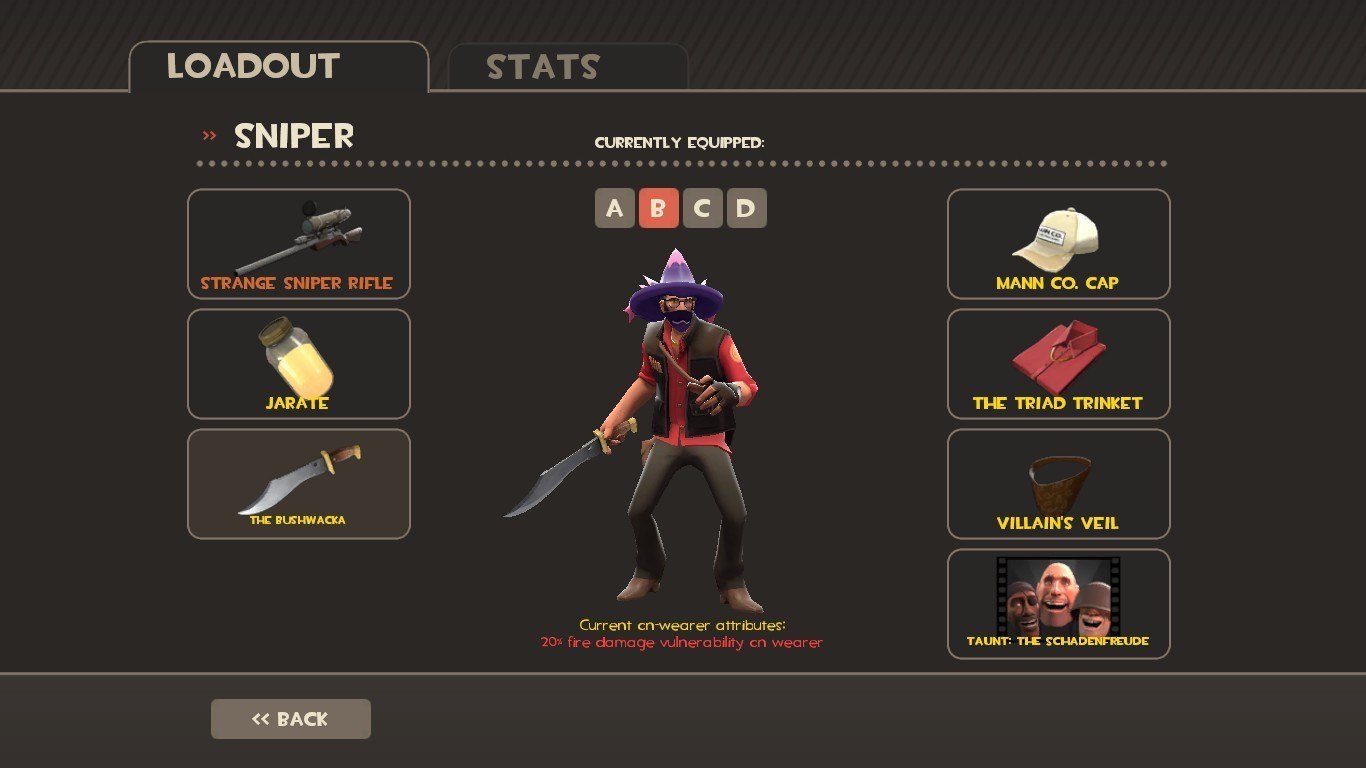
Task: Switch to the Stats tab
Action: [568, 67]
